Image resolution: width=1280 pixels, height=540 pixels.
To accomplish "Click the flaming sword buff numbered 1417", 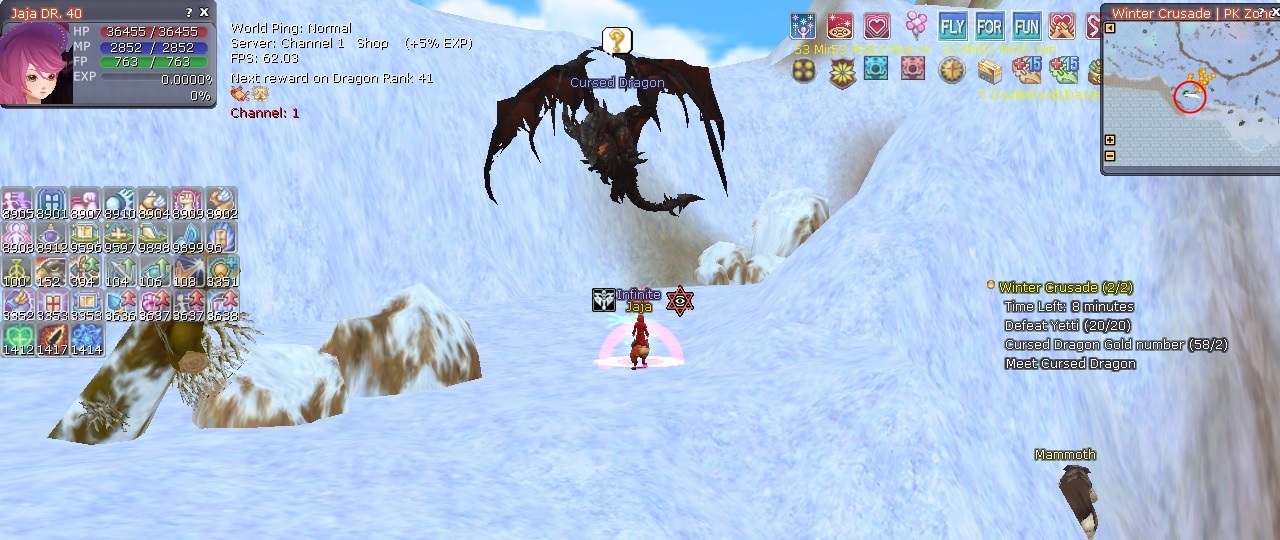I will [x=52, y=339].
